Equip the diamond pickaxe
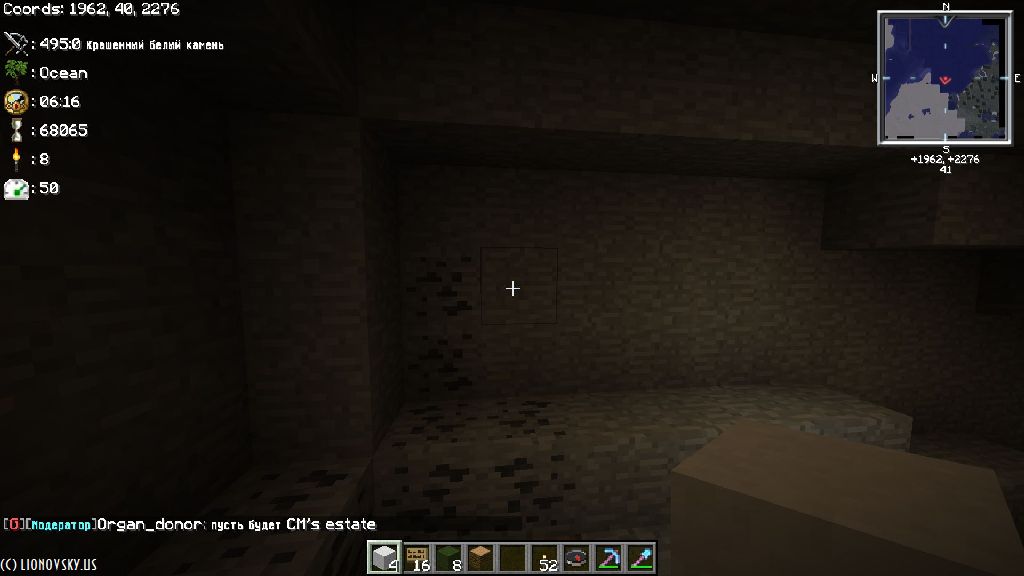1024x576 pixels. [x=608, y=557]
